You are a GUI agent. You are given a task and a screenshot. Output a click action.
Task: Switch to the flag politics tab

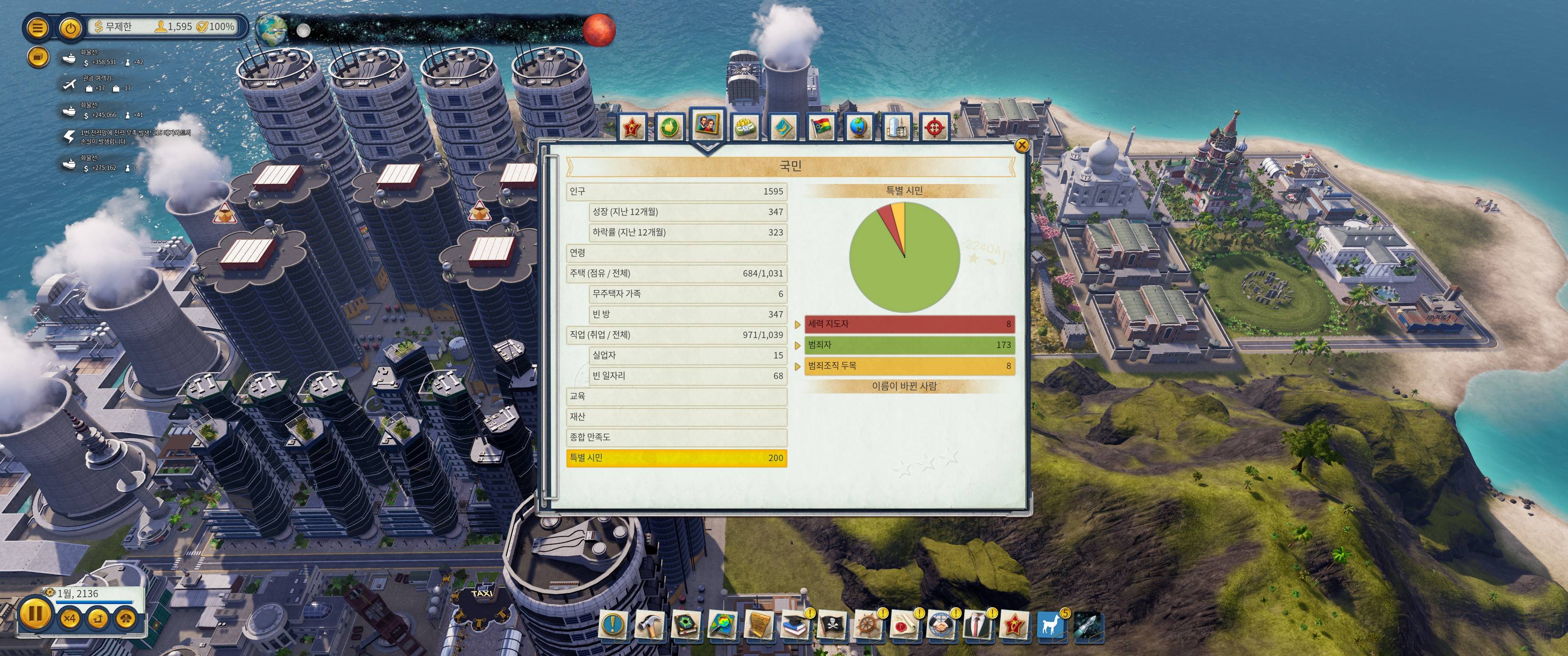click(x=820, y=127)
